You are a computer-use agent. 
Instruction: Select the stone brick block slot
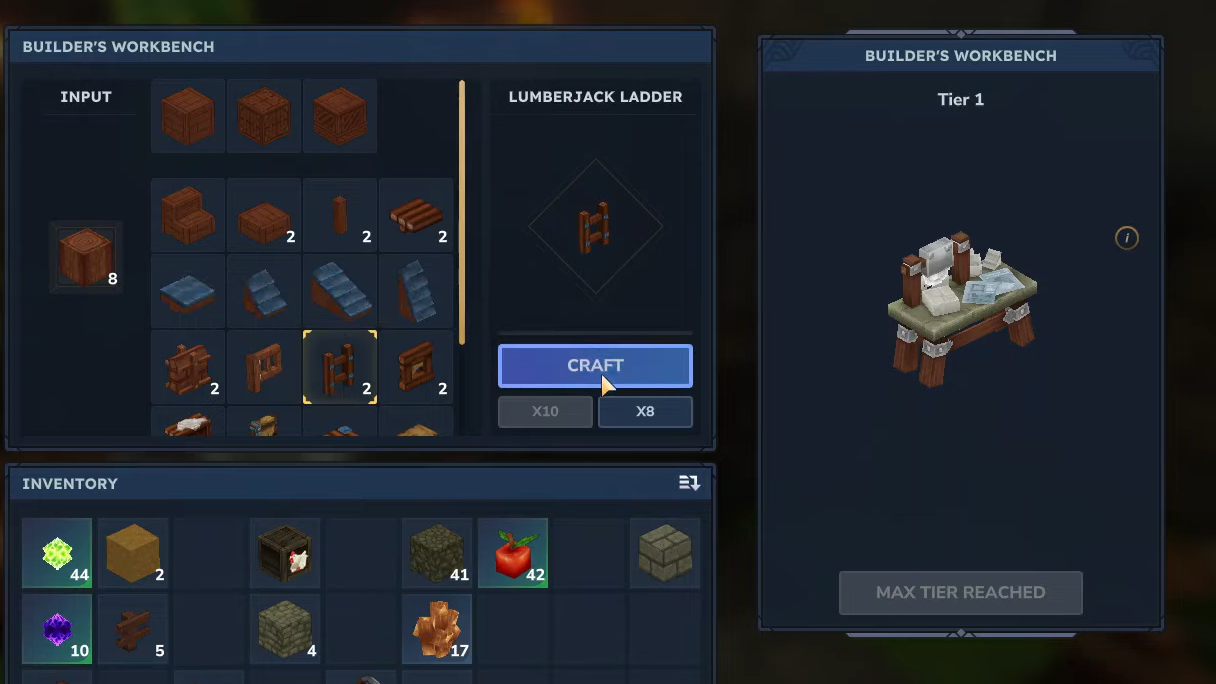tap(665, 553)
